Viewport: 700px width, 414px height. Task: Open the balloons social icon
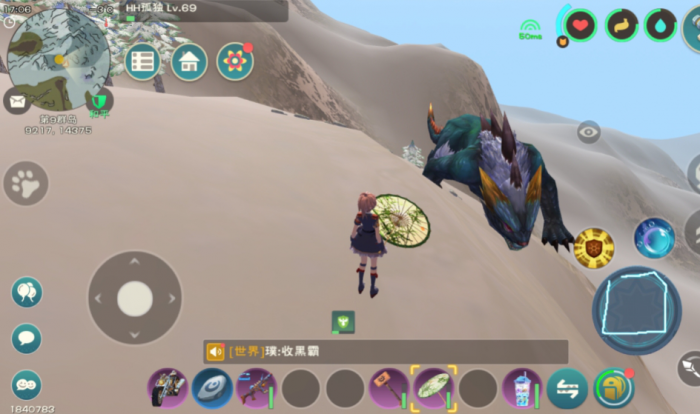[27, 292]
